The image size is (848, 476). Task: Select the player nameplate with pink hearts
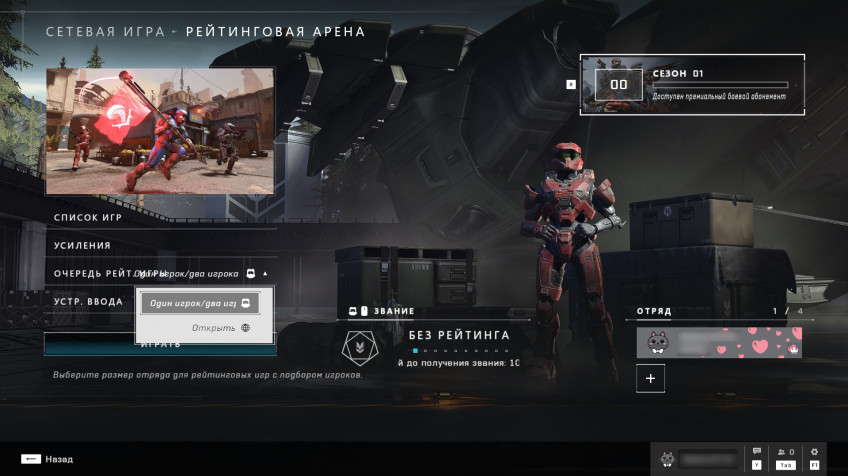point(719,342)
